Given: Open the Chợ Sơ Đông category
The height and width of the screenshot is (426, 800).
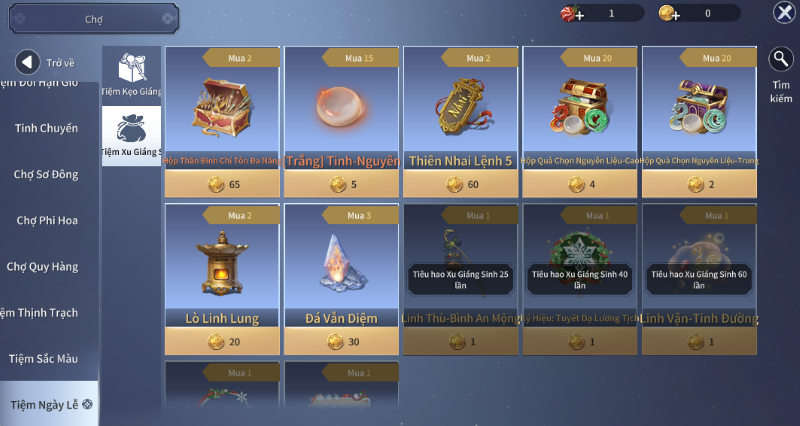Looking at the screenshot, I should (x=47, y=174).
